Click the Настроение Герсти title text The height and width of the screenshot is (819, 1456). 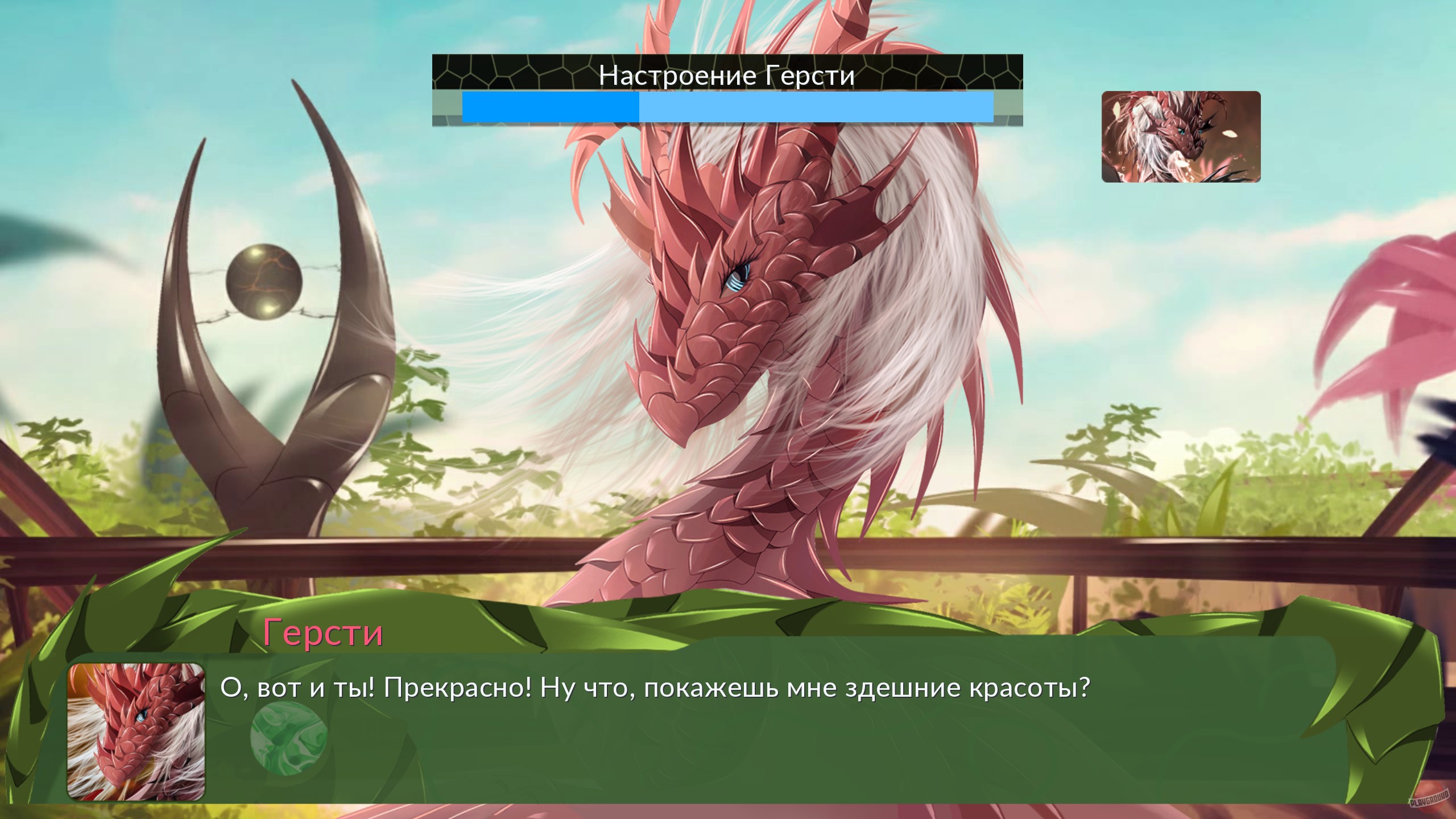725,75
